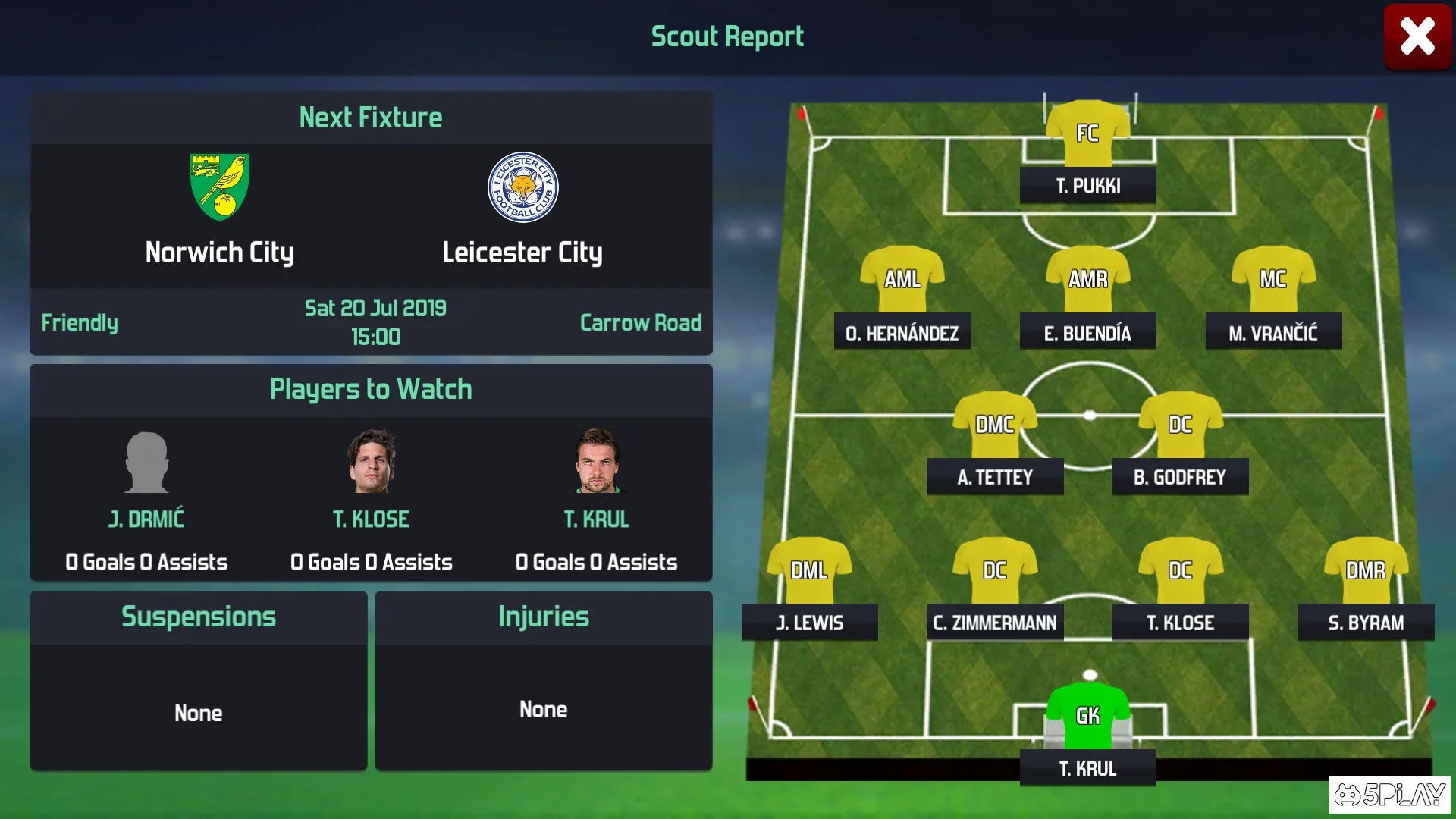The image size is (1456, 819).
Task: Select T. Klose portrait in Players to Watch
Action: pos(372,461)
